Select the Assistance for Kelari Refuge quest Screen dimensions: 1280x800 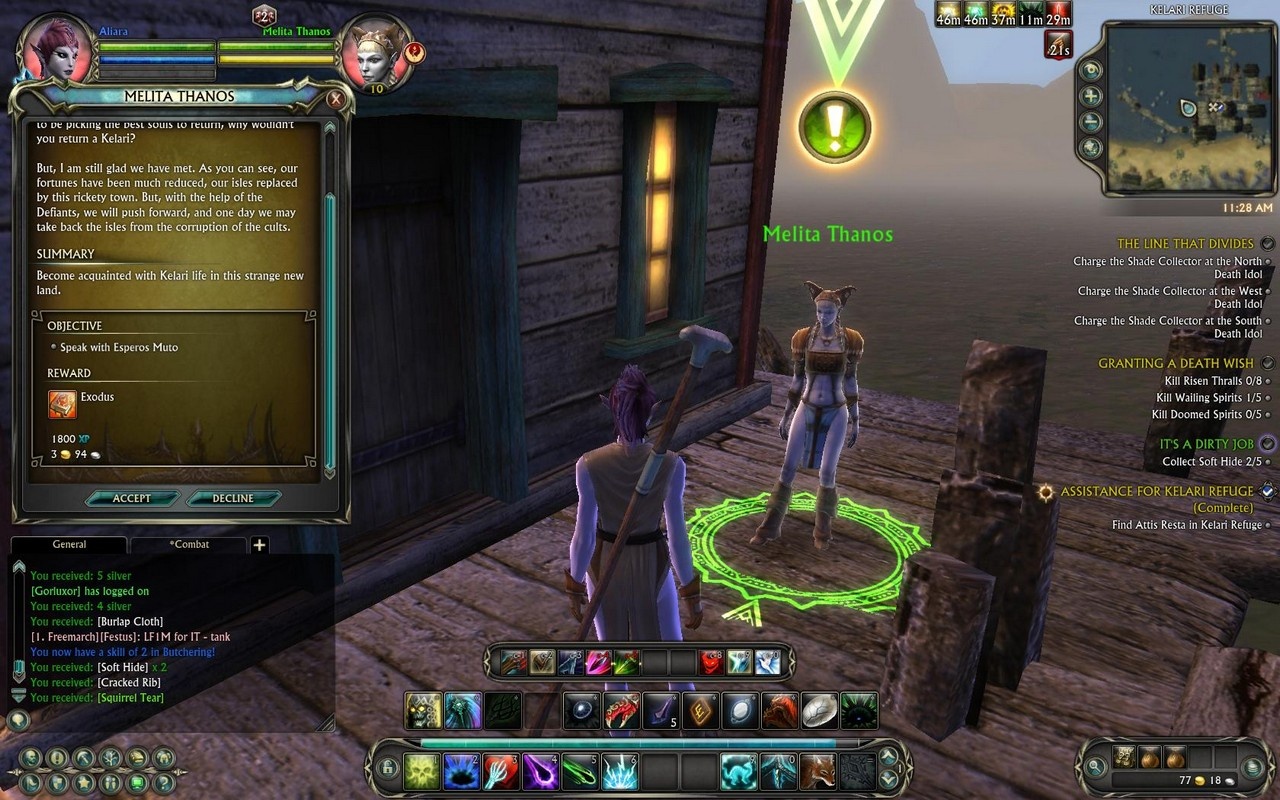click(x=1156, y=491)
